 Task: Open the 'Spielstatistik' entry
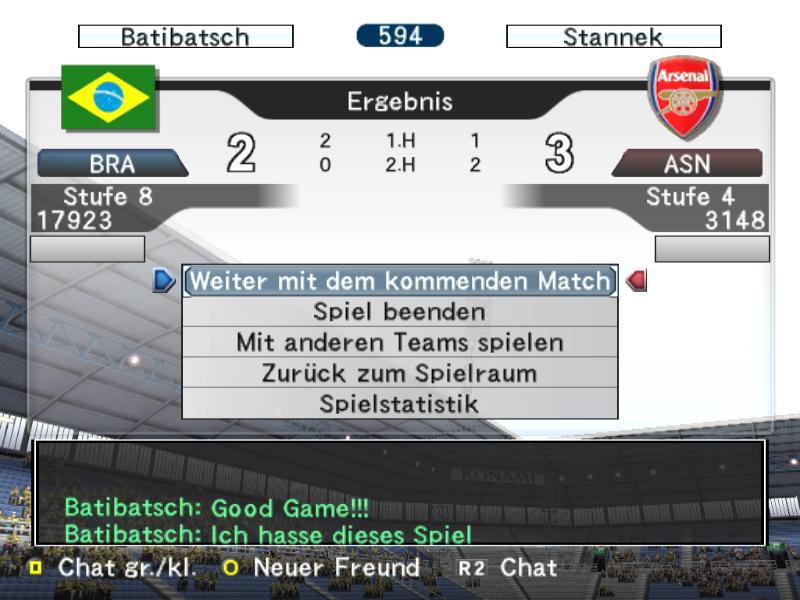pos(400,404)
